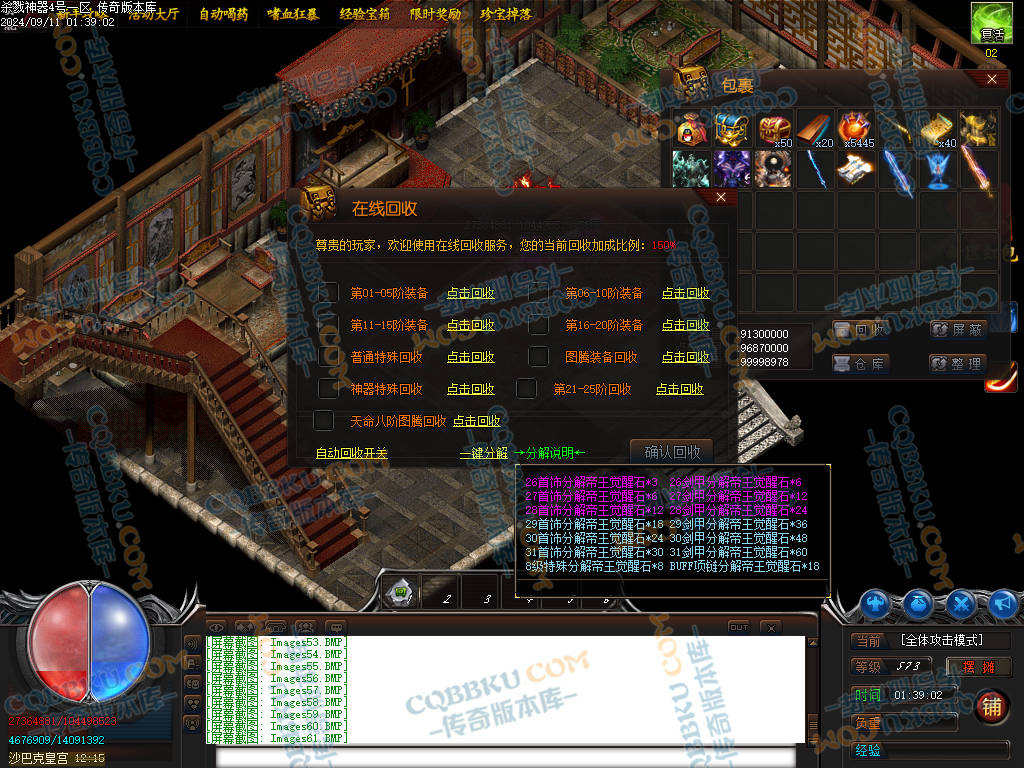Click 点击回收 for 第06-10阶装备
Screen dimensions: 1024x768
tap(685, 293)
